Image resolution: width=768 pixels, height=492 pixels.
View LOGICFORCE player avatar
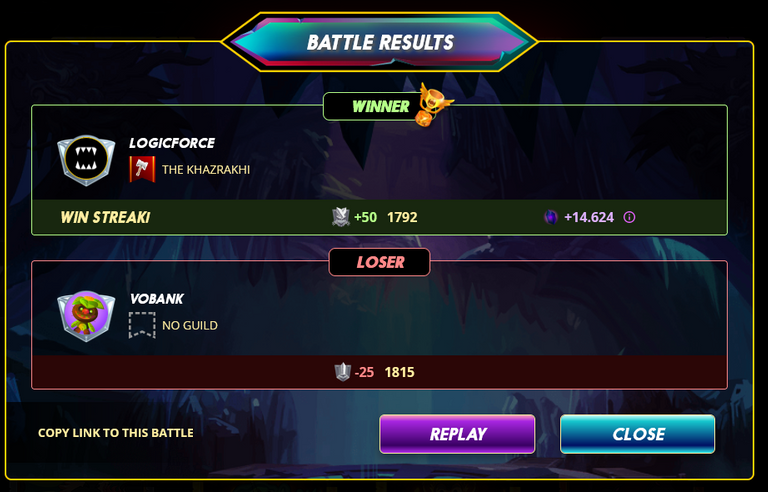click(81, 160)
